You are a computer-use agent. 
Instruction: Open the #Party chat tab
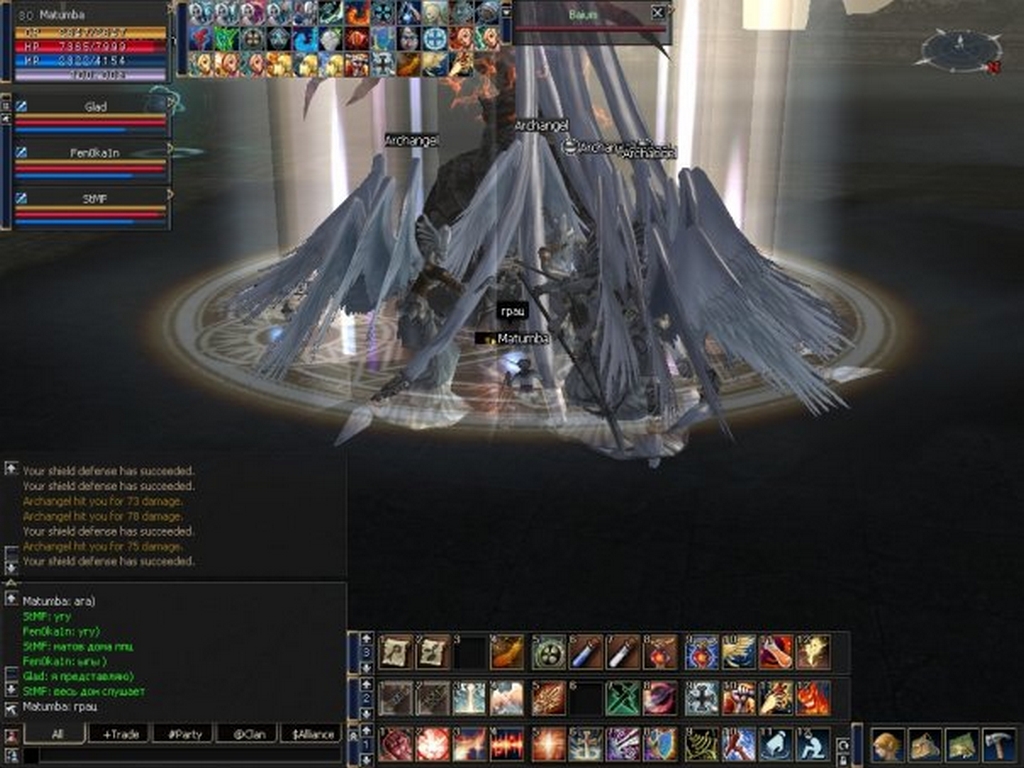point(184,734)
